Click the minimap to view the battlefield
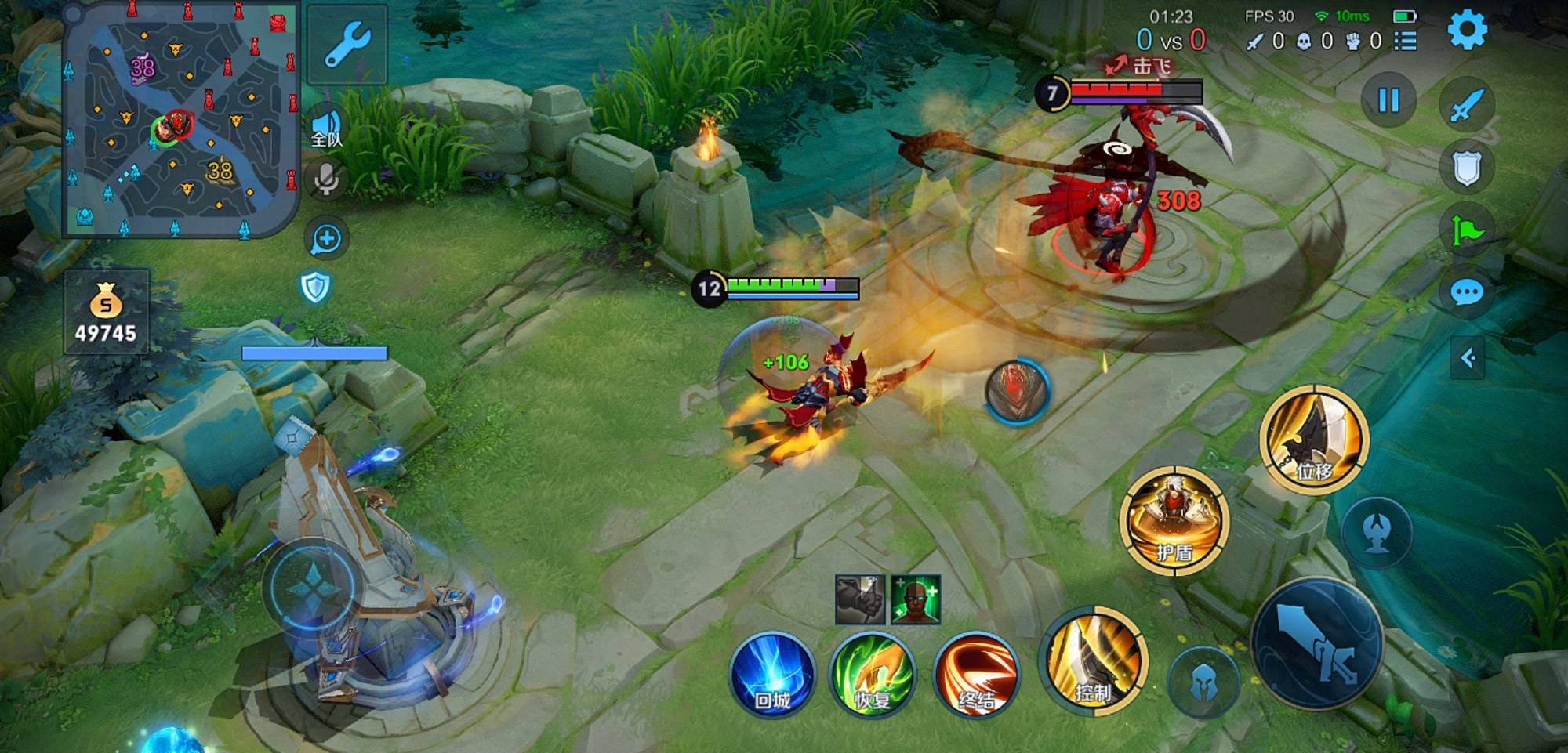This screenshot has height=753, width=1568. click(x=180, y=118)
